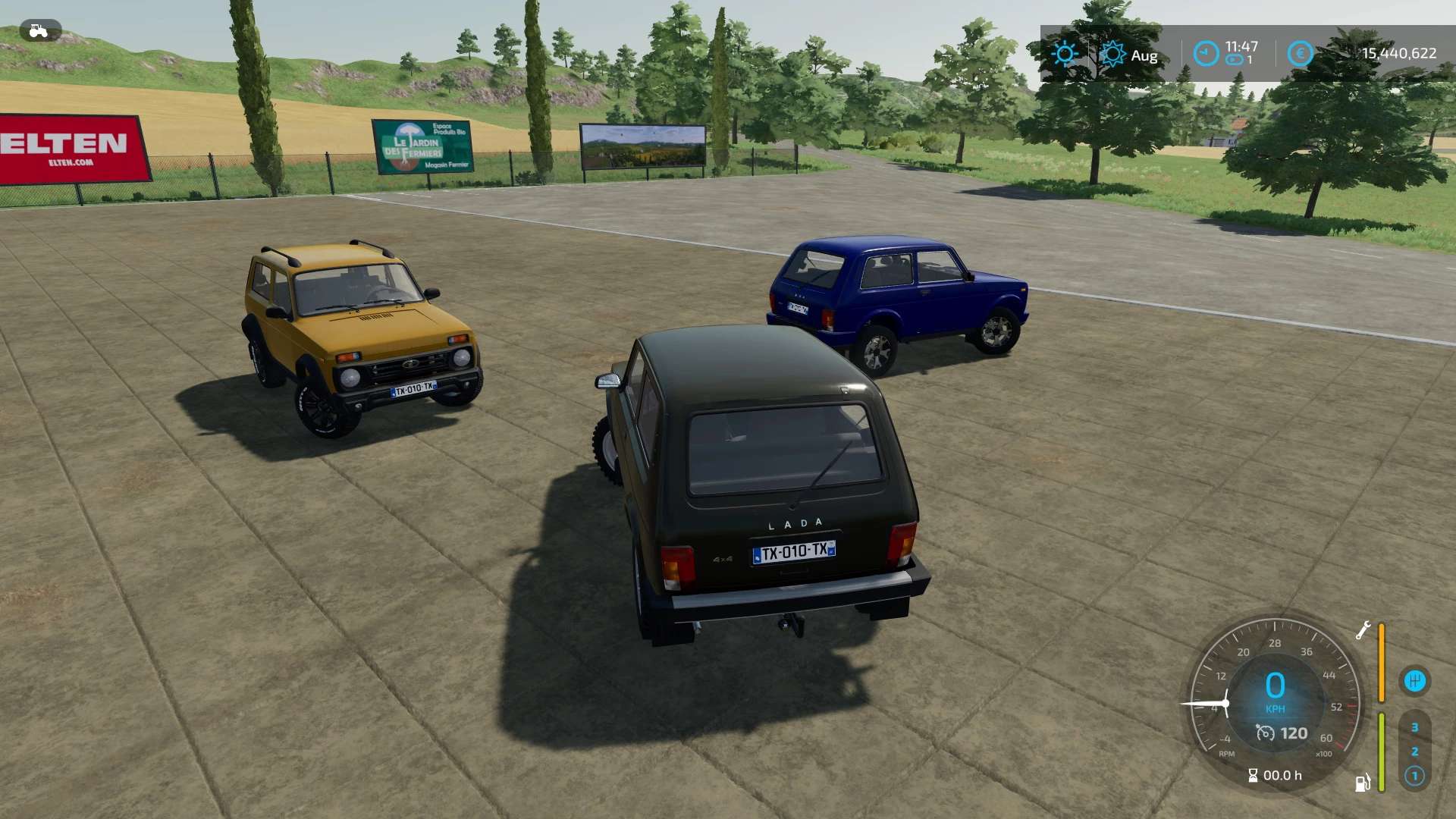Click the hourglass operating hours icon
The width and height of the screenshot is (1456, 819).
point(1253,776)
